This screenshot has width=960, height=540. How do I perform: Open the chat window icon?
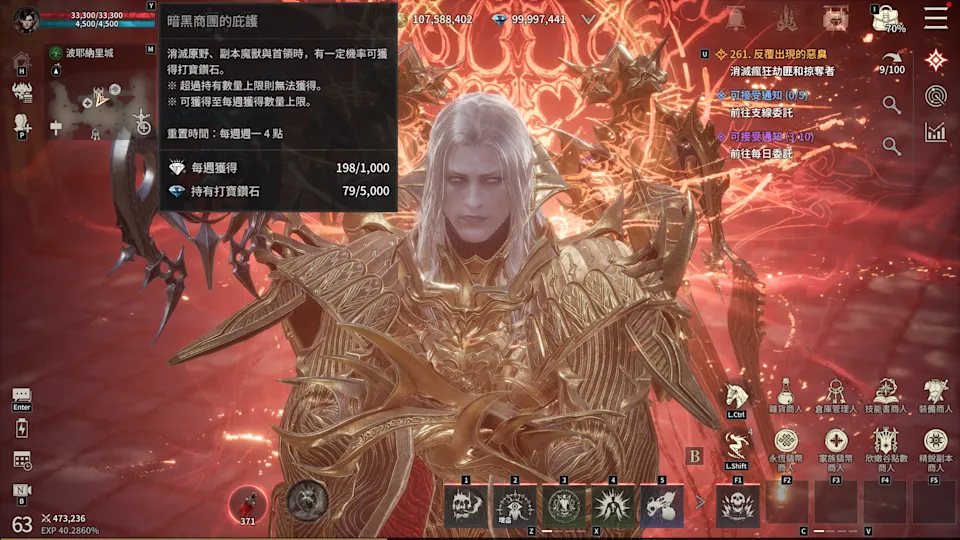tap(22, 396)
